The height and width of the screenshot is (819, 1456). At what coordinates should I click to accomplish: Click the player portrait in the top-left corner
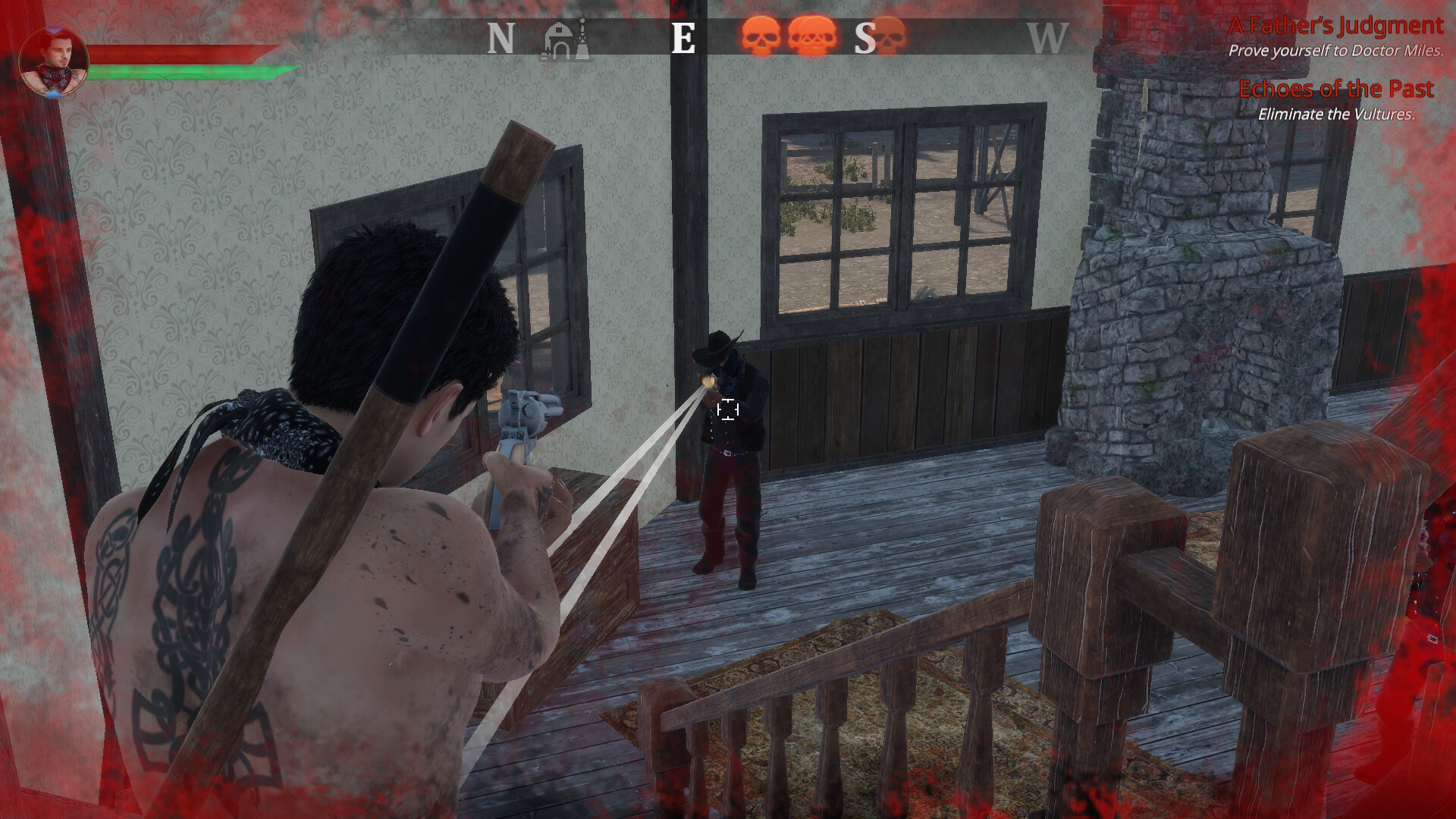[x=55, y=61]
